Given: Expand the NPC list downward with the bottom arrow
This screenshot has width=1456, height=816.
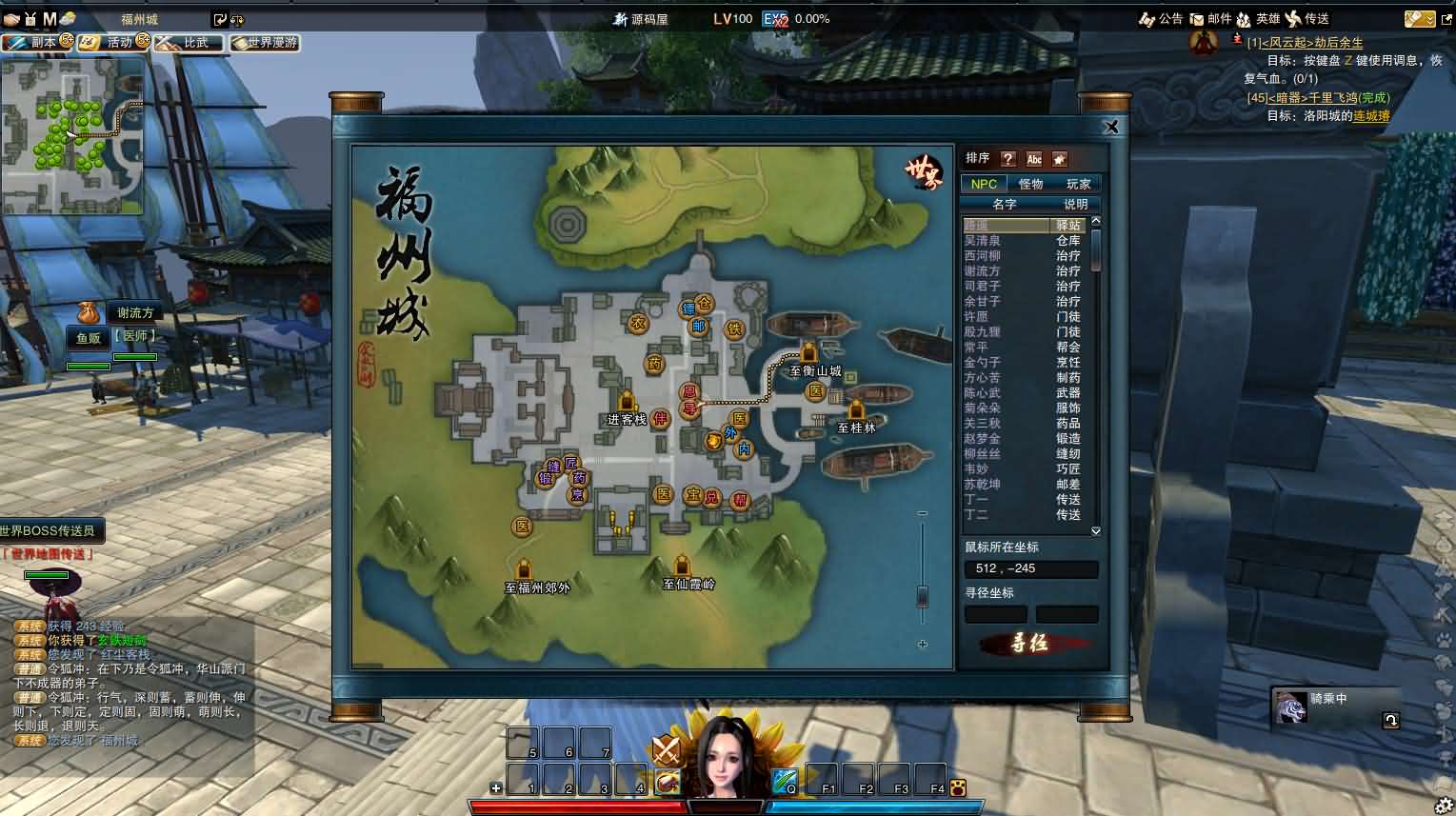Looking at the screenshot, I should pos(1095,530).
